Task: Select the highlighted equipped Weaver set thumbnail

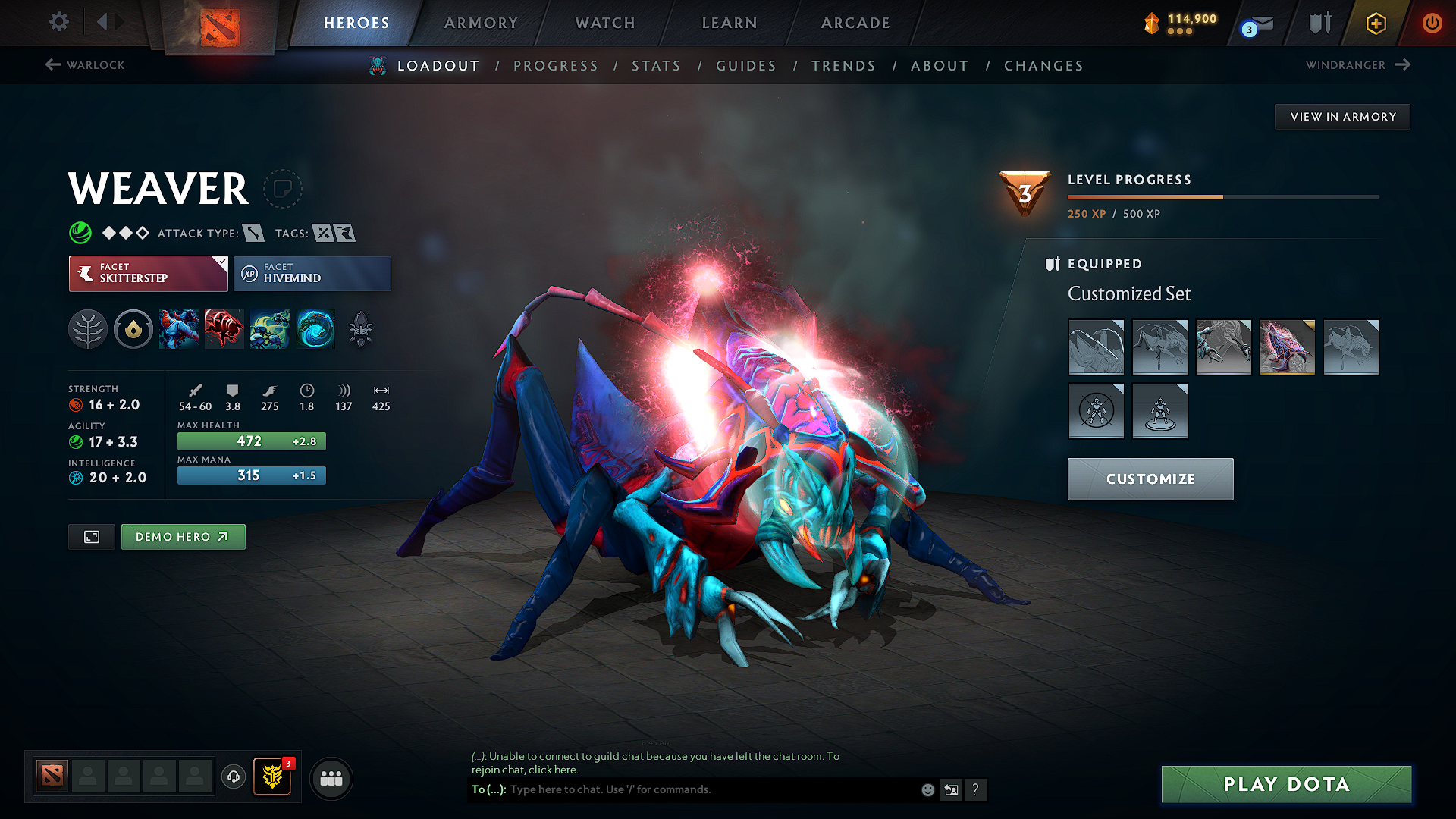Action: 1287,347
